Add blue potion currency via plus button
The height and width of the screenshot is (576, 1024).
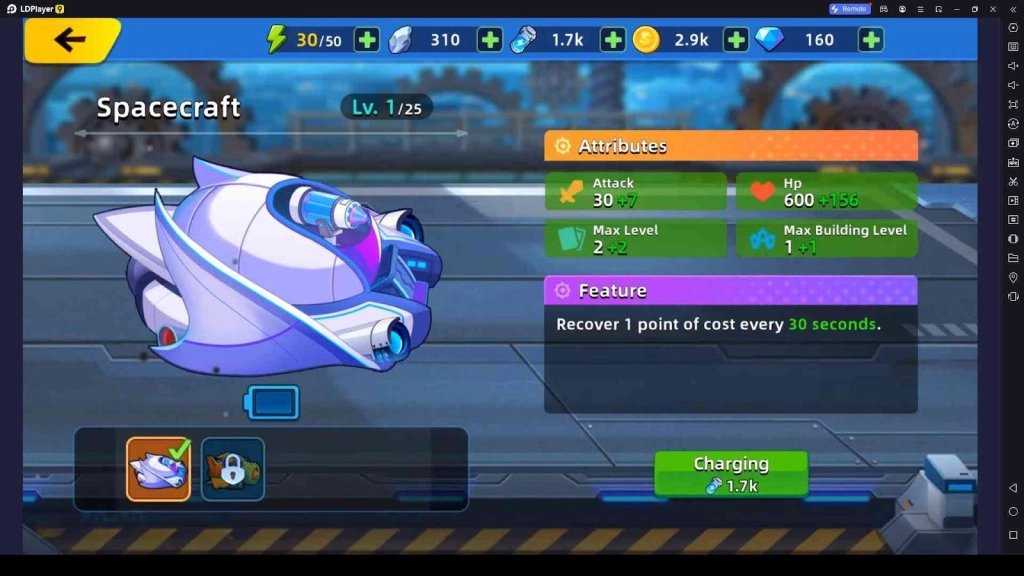613,40
